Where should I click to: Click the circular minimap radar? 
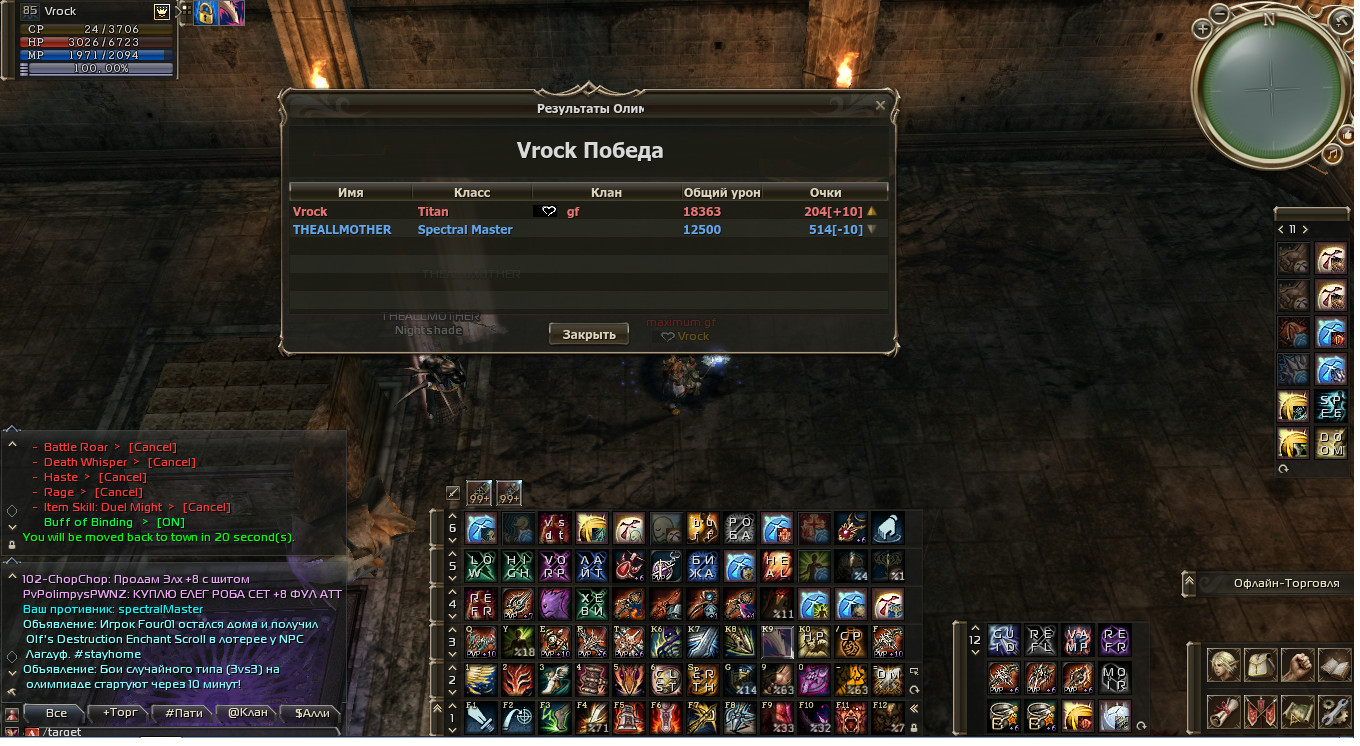click(1272, 80)
